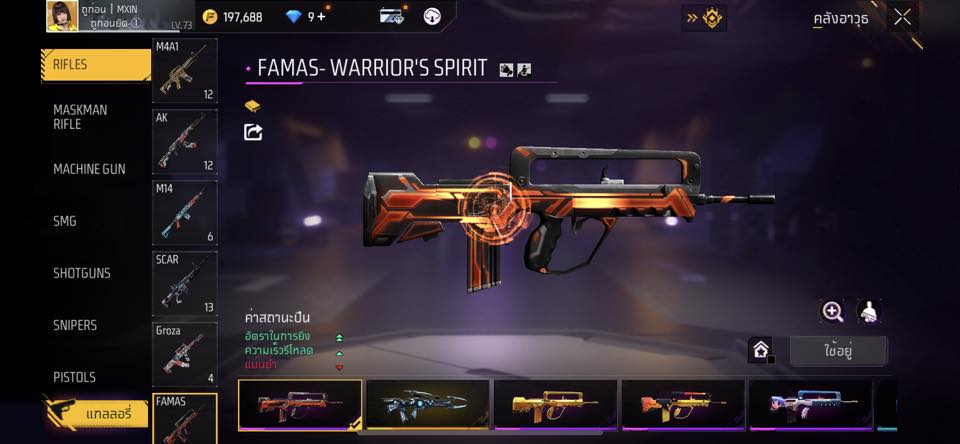Choose the blue-black FAMAS skin thumbnail
Screen dimensions: 960x444
coord(428,405)
